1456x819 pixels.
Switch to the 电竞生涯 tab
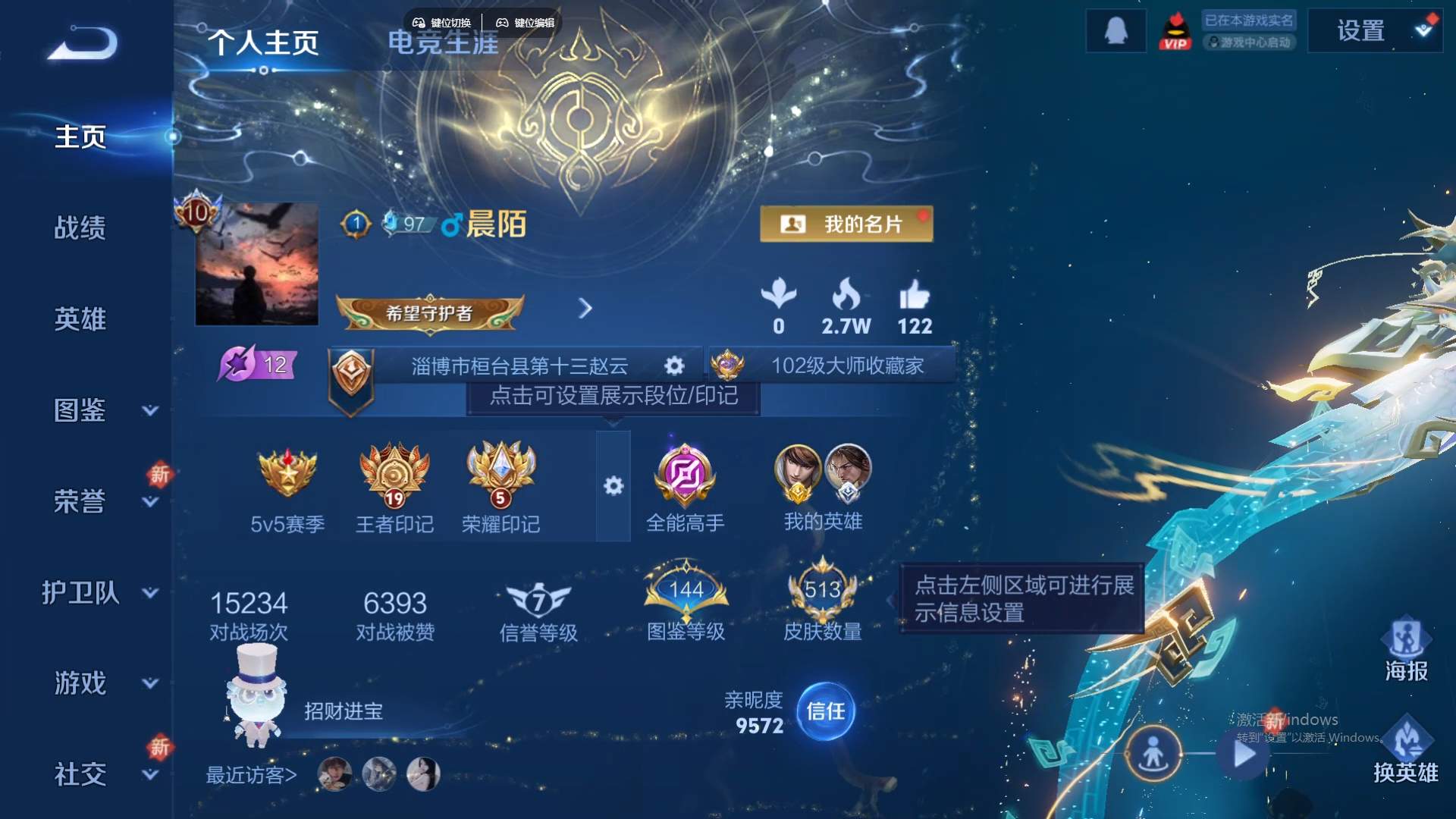tap(444, 43)
